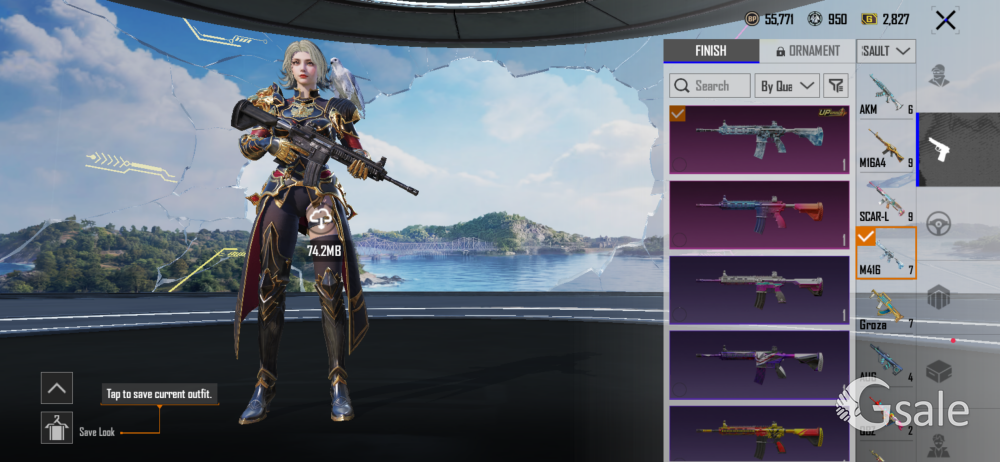Click the finish Search field
This screenshot has height=462, width=1000.
point(710,86)
